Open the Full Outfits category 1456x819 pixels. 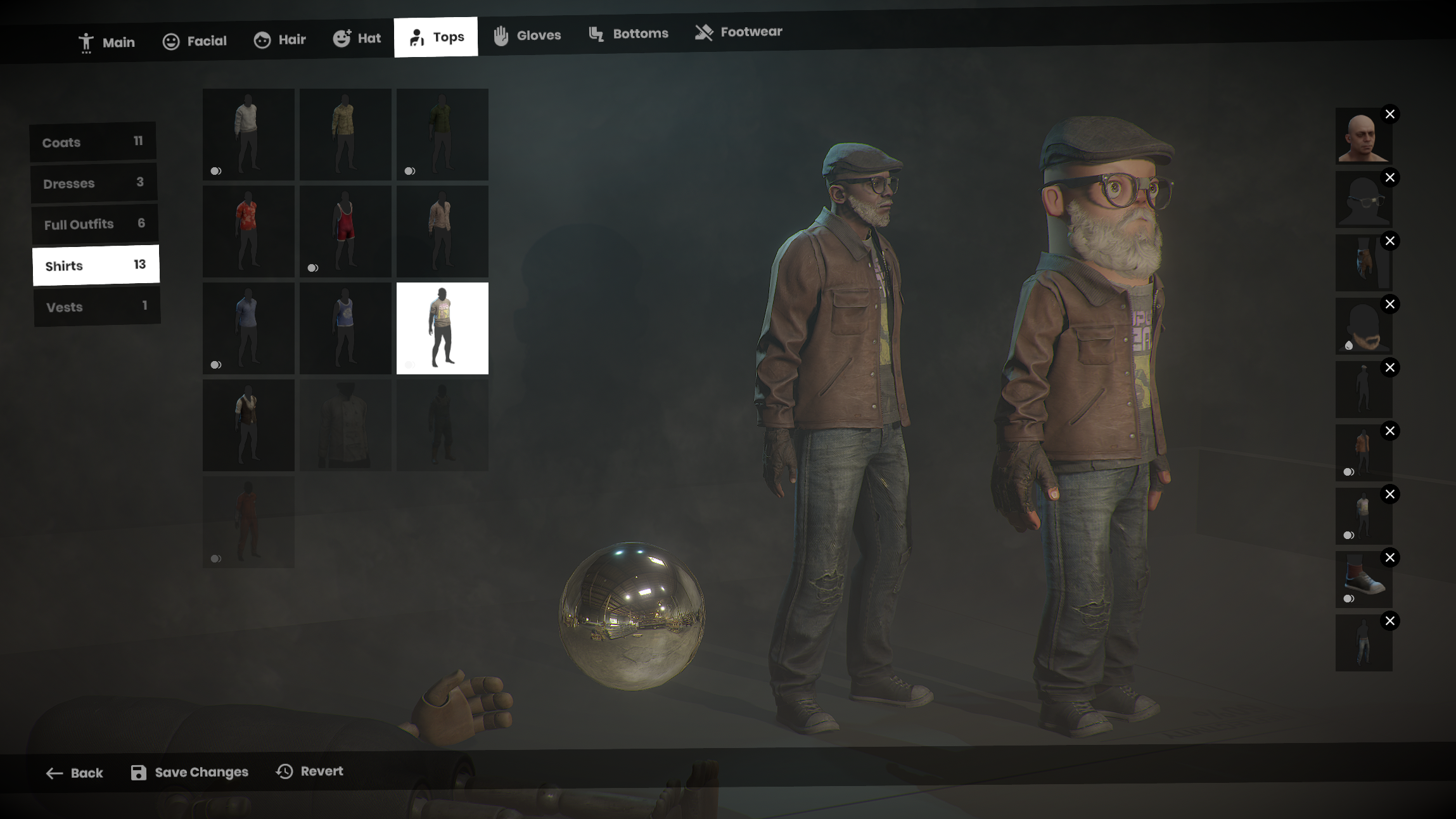[94, 224]
